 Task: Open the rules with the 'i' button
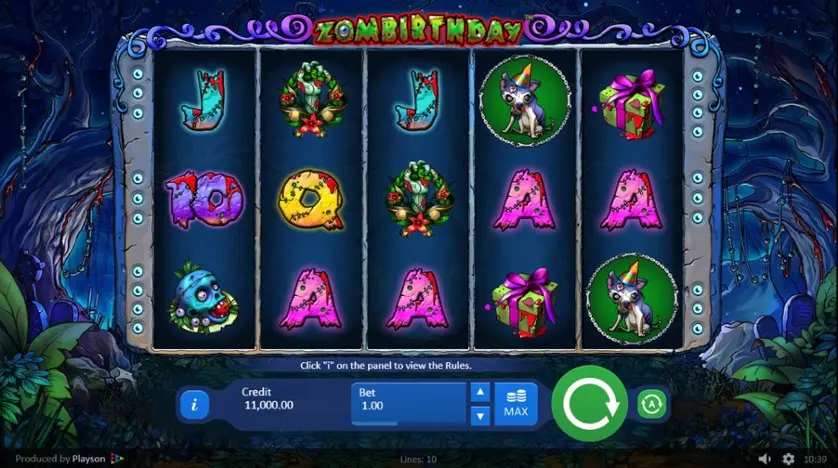point(193,405)
